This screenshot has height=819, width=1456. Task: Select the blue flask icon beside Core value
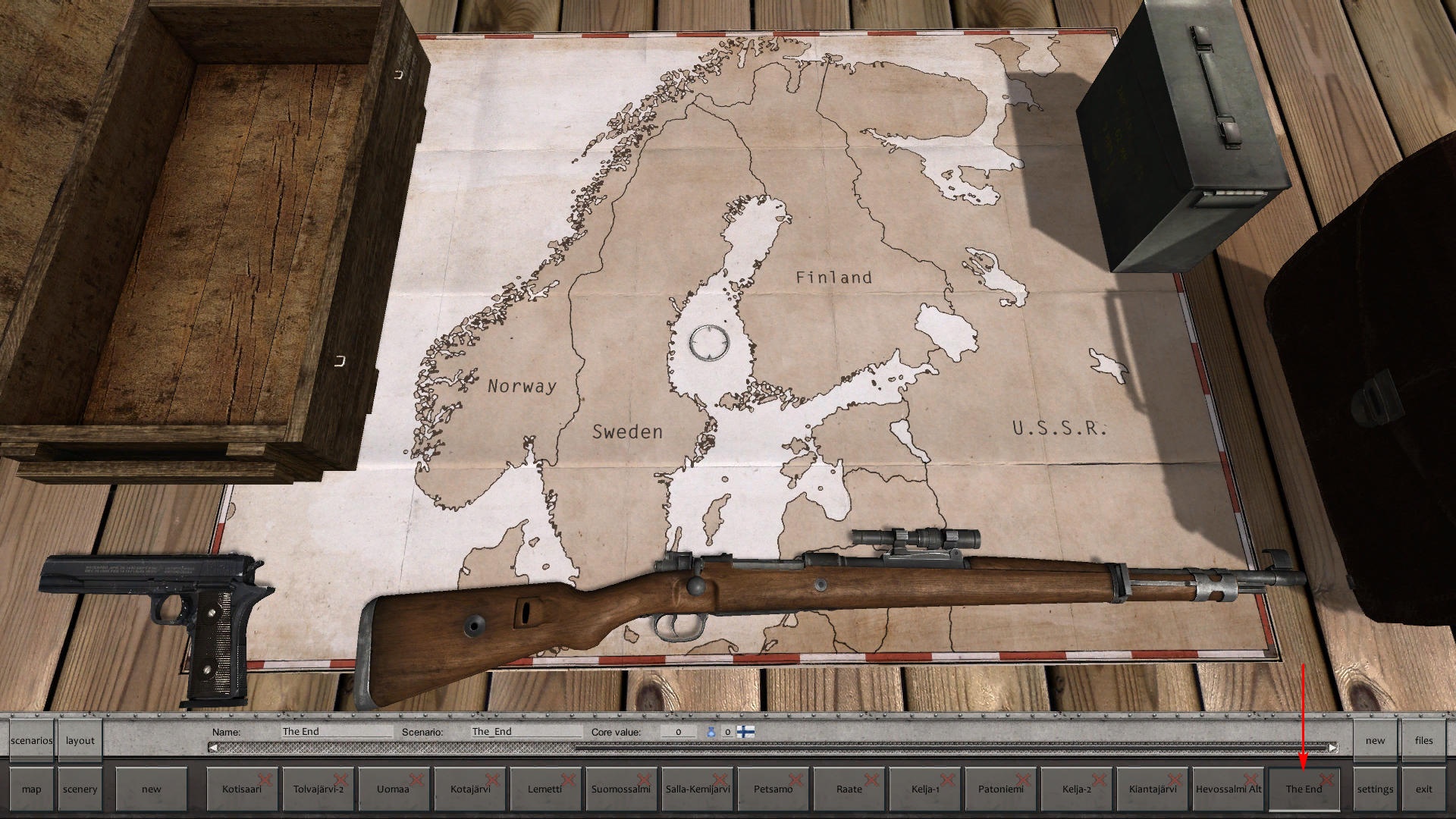(x=711, y=732)
